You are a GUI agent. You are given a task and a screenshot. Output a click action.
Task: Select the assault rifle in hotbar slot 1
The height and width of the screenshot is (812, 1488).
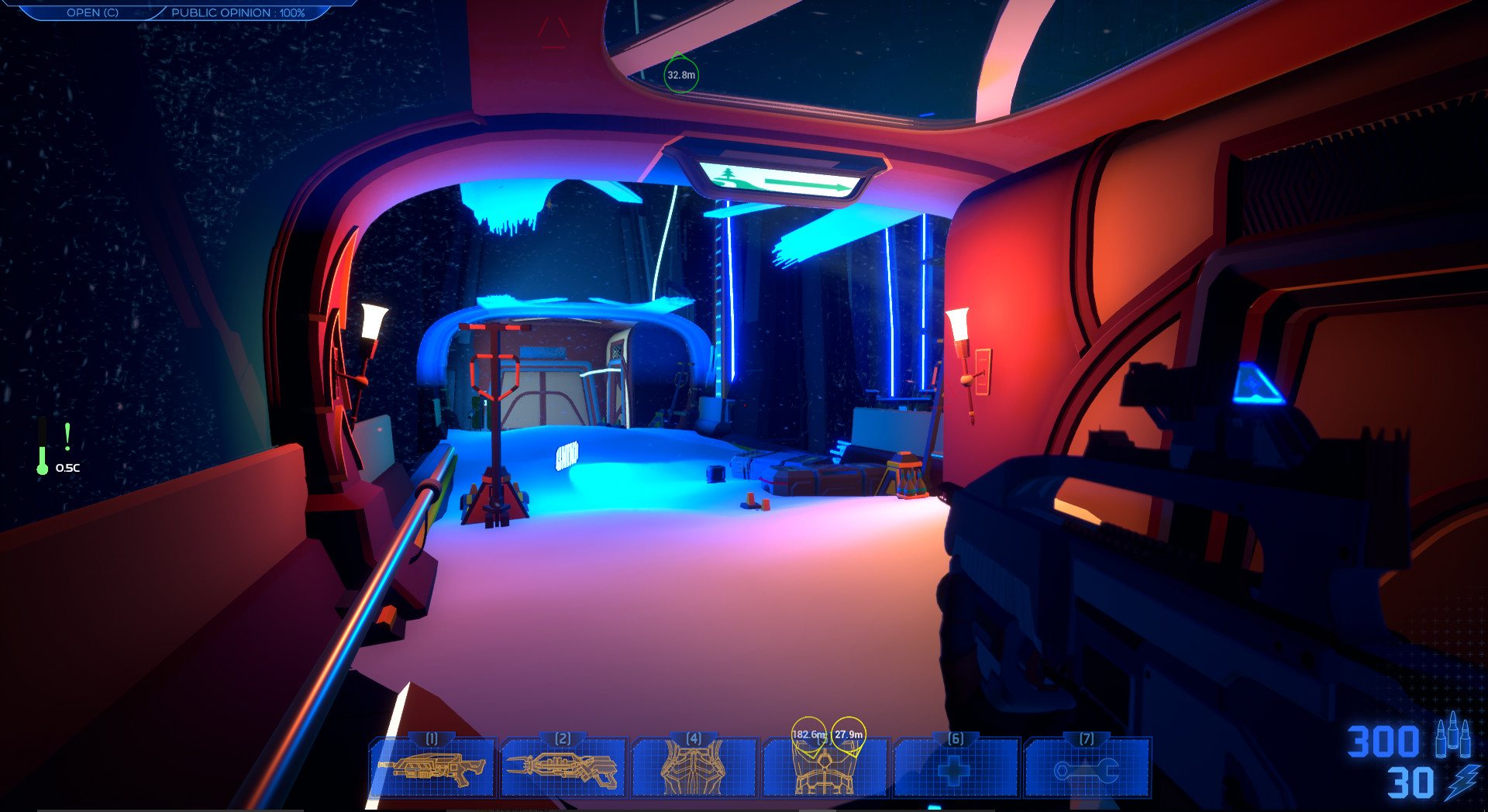point(432,767)
